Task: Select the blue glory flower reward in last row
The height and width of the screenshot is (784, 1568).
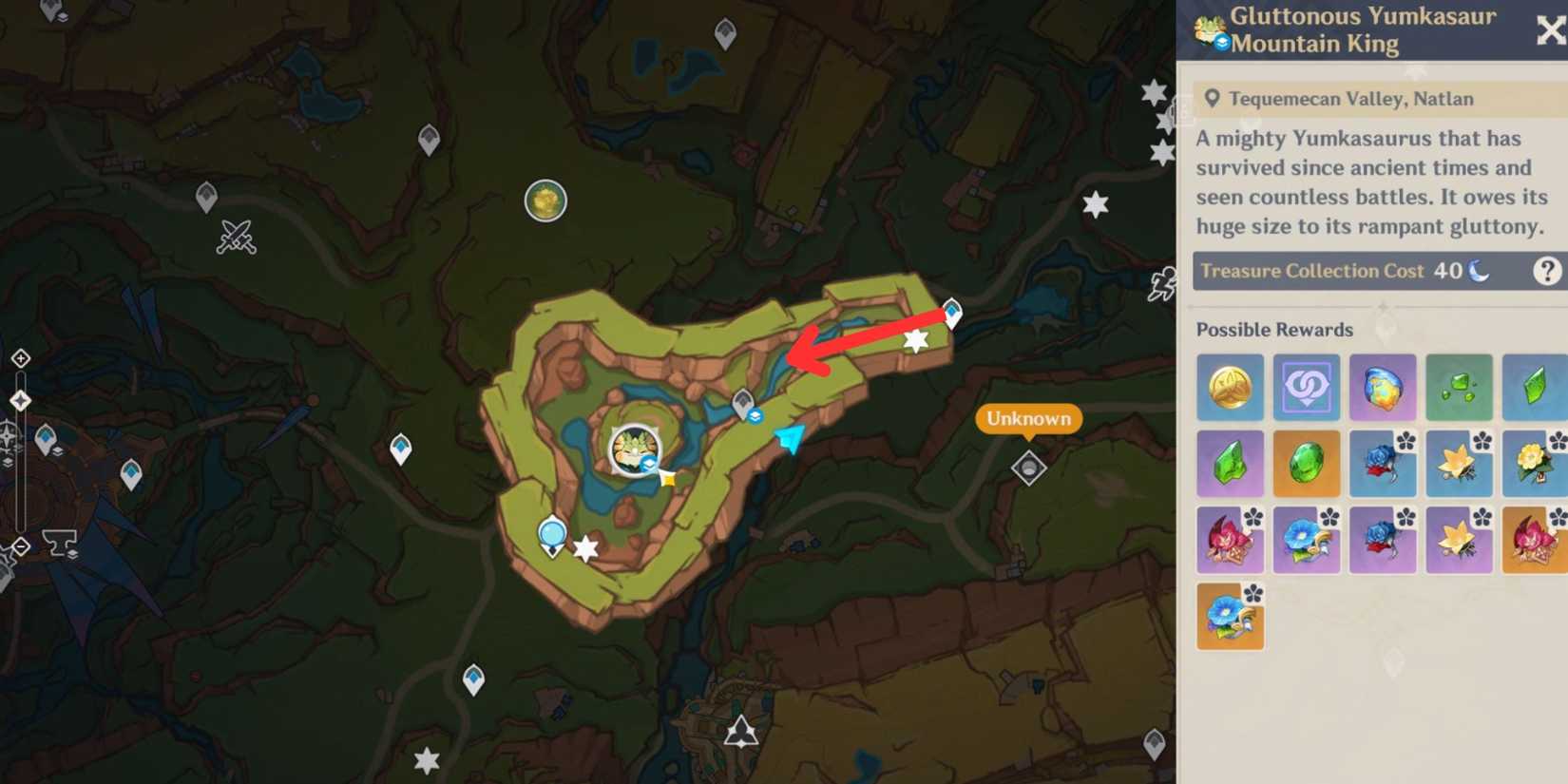Action: [x=1230, y=616]
